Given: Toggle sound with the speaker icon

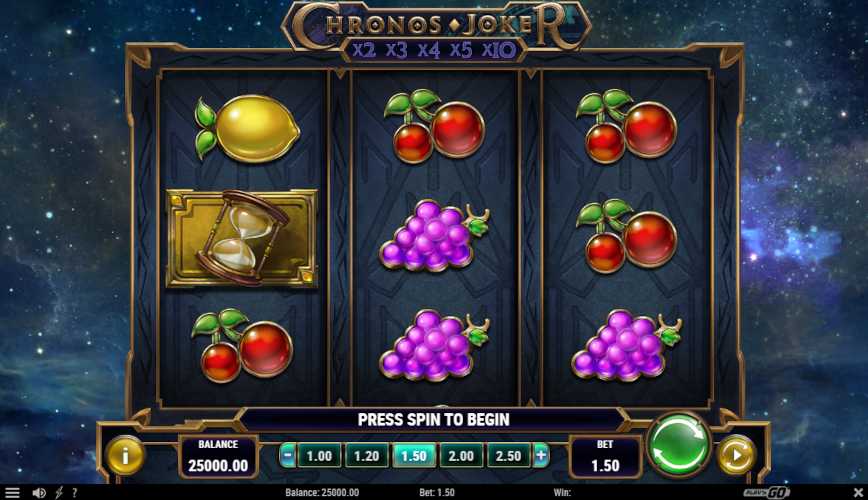Looking at the screenshot, I should (x=39, y=493).
